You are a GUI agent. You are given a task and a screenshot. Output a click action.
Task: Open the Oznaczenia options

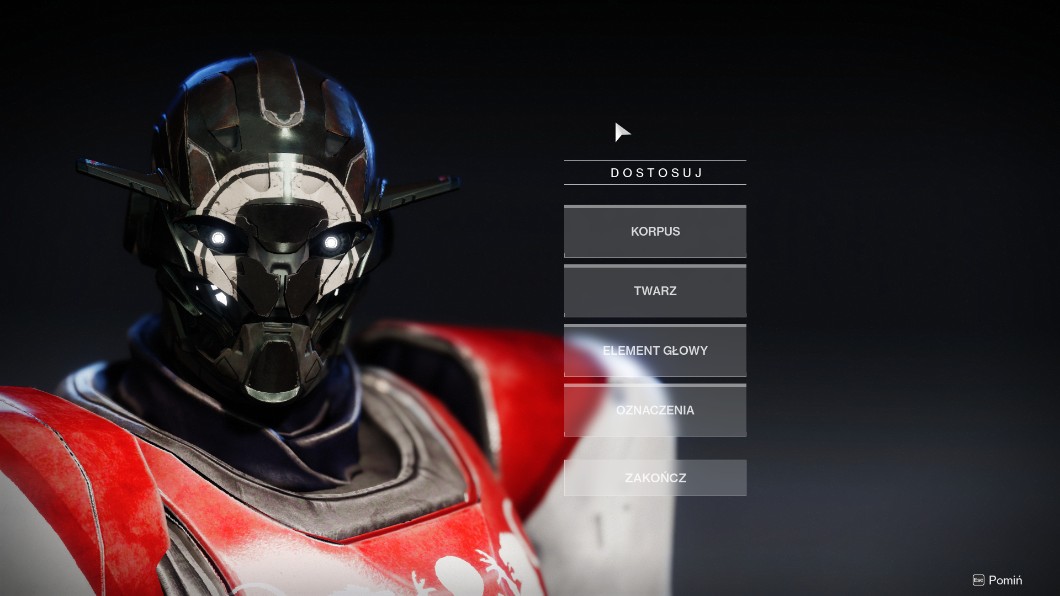[655, 410]
